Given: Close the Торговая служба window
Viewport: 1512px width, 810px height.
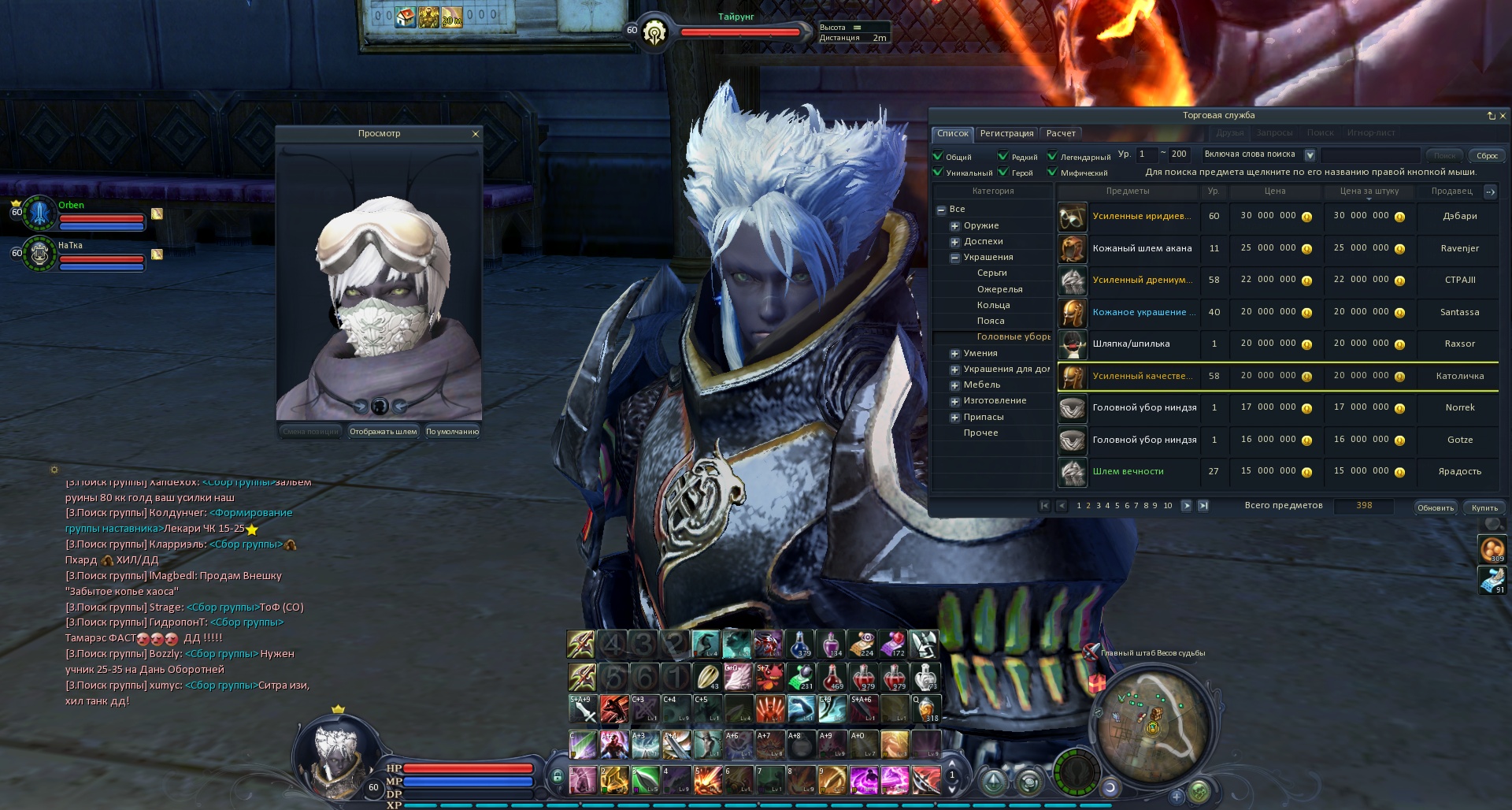Looking at the screenshot, I should [1503, 116].
